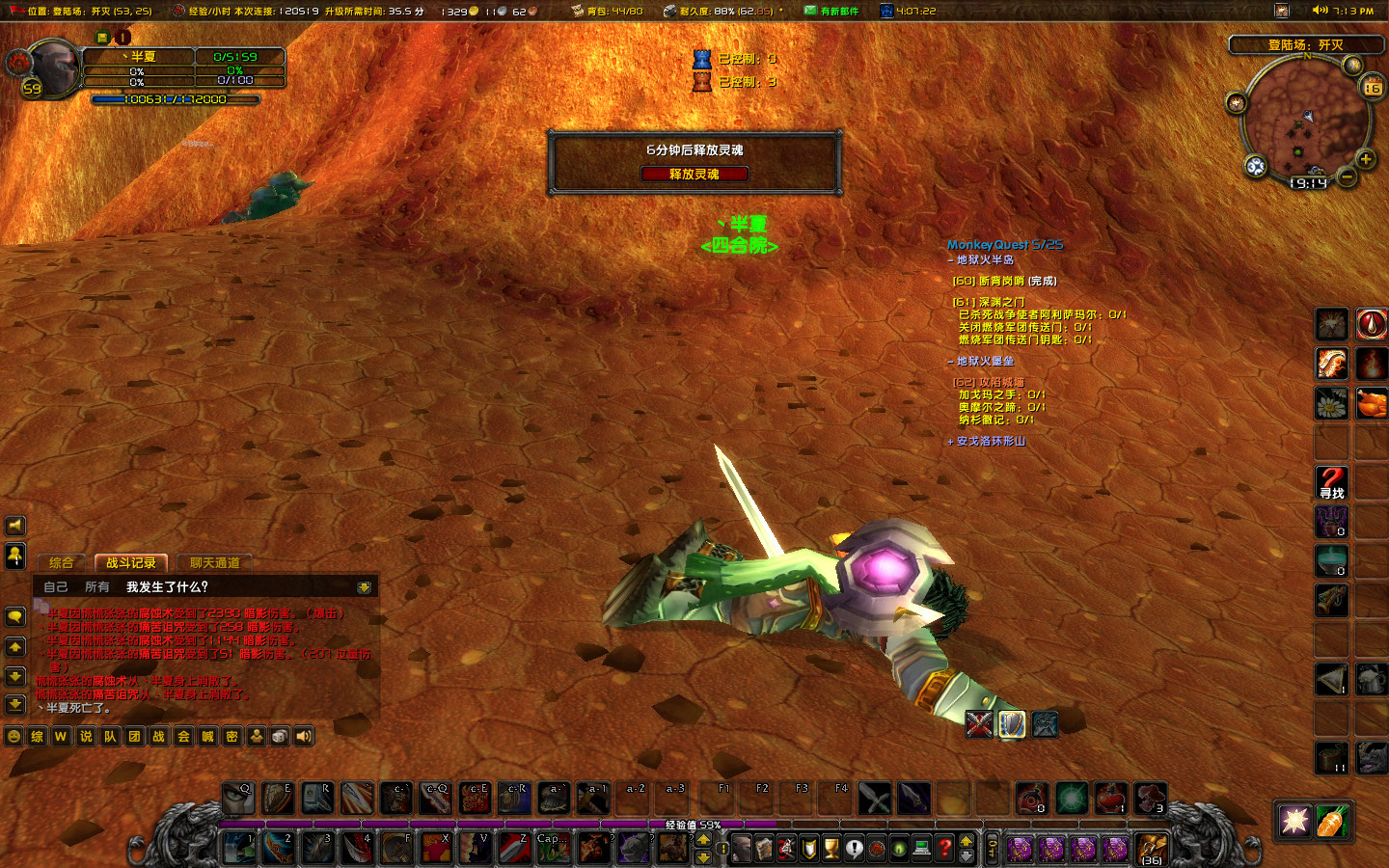The height and width of the screenshot is (868, 1389).
Task: Select the 喊 yell chat channel button
Action: pos(207,736)
